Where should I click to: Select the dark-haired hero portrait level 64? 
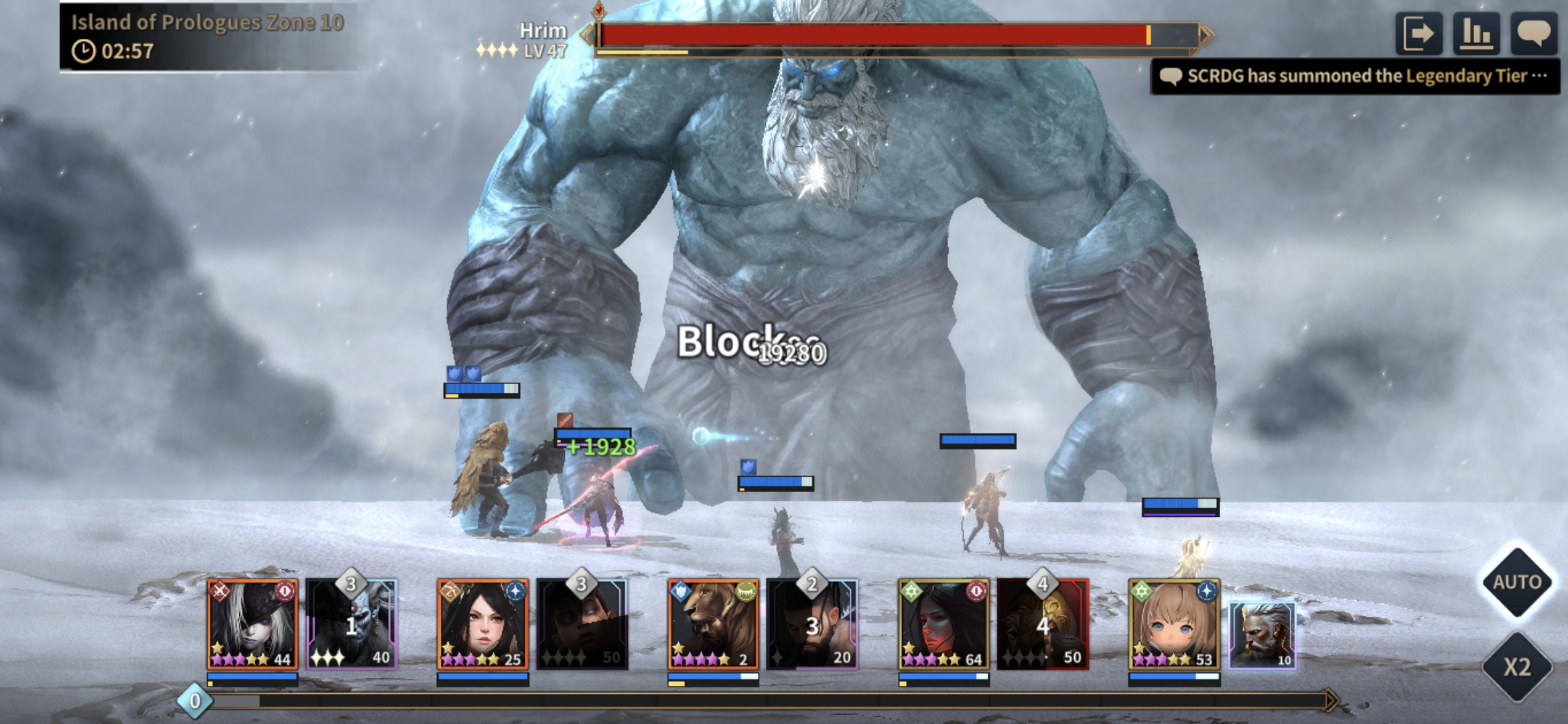pyautogui.click(x=943, y=625)
